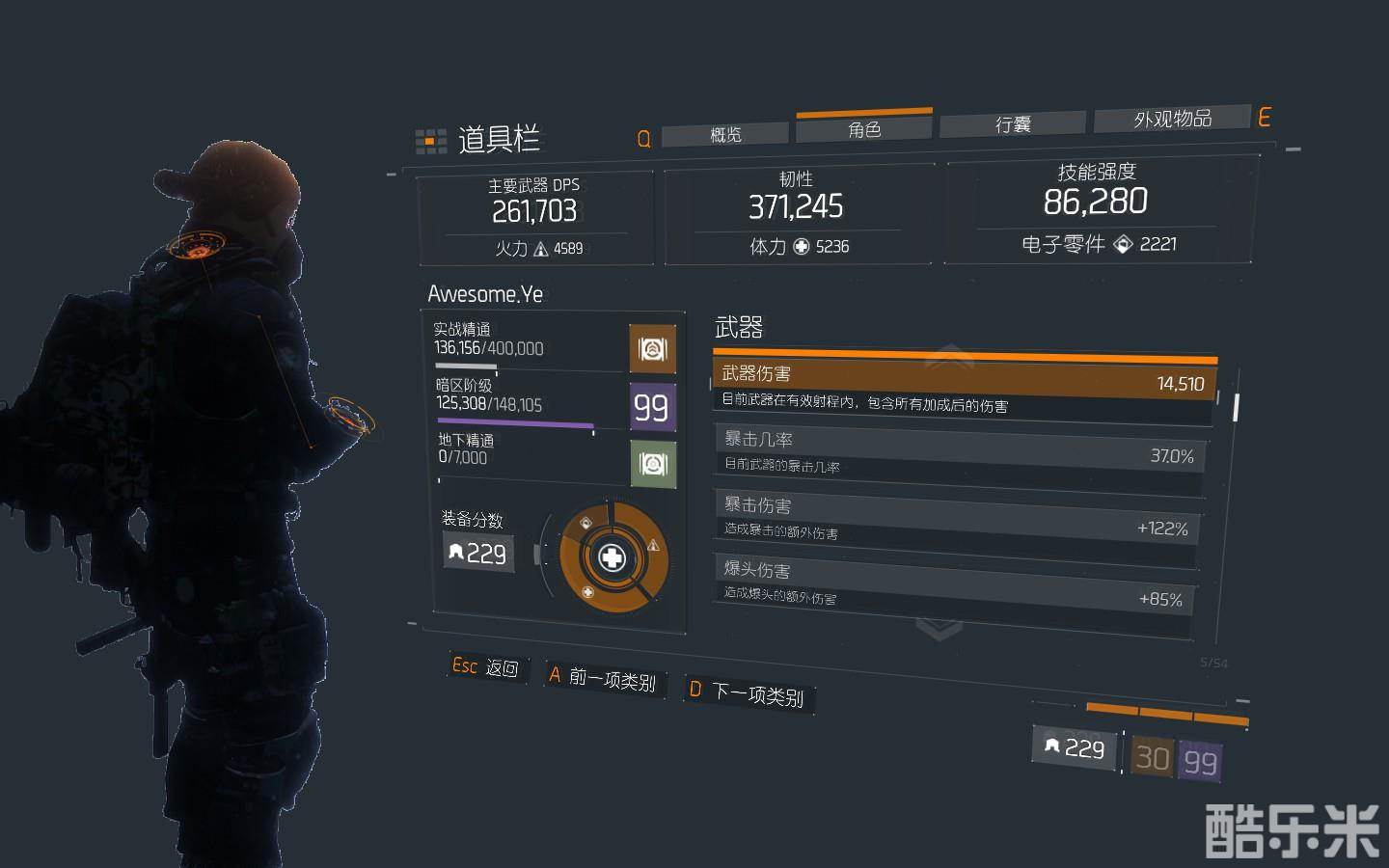Go to 前一项类别
The image size is (1389, 868).
pos(604,678)
